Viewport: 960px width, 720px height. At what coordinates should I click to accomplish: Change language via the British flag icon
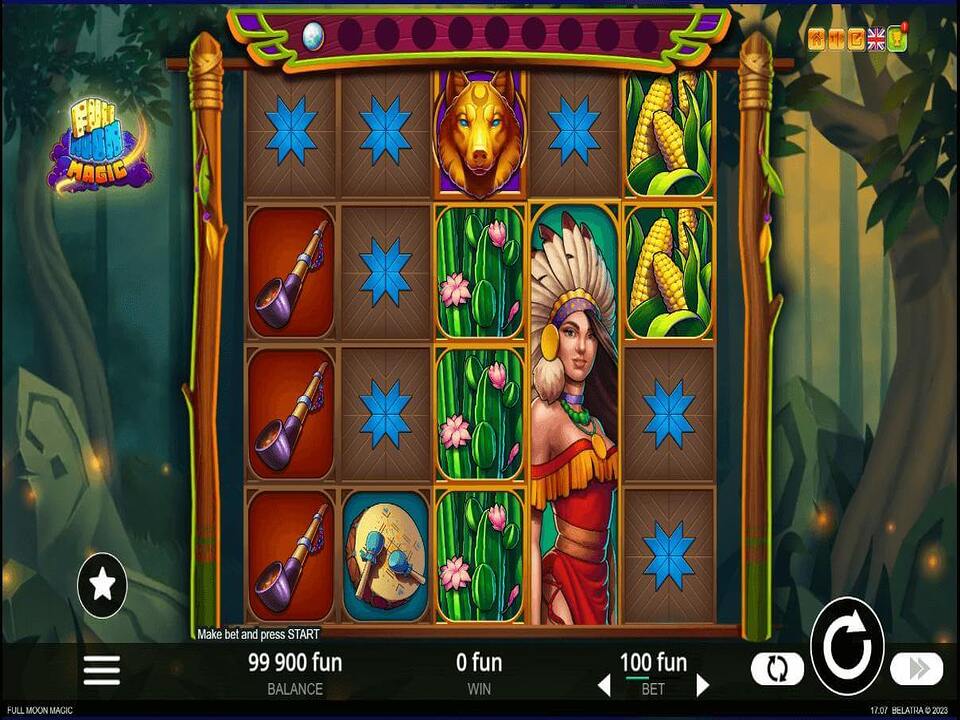(876, 39)
